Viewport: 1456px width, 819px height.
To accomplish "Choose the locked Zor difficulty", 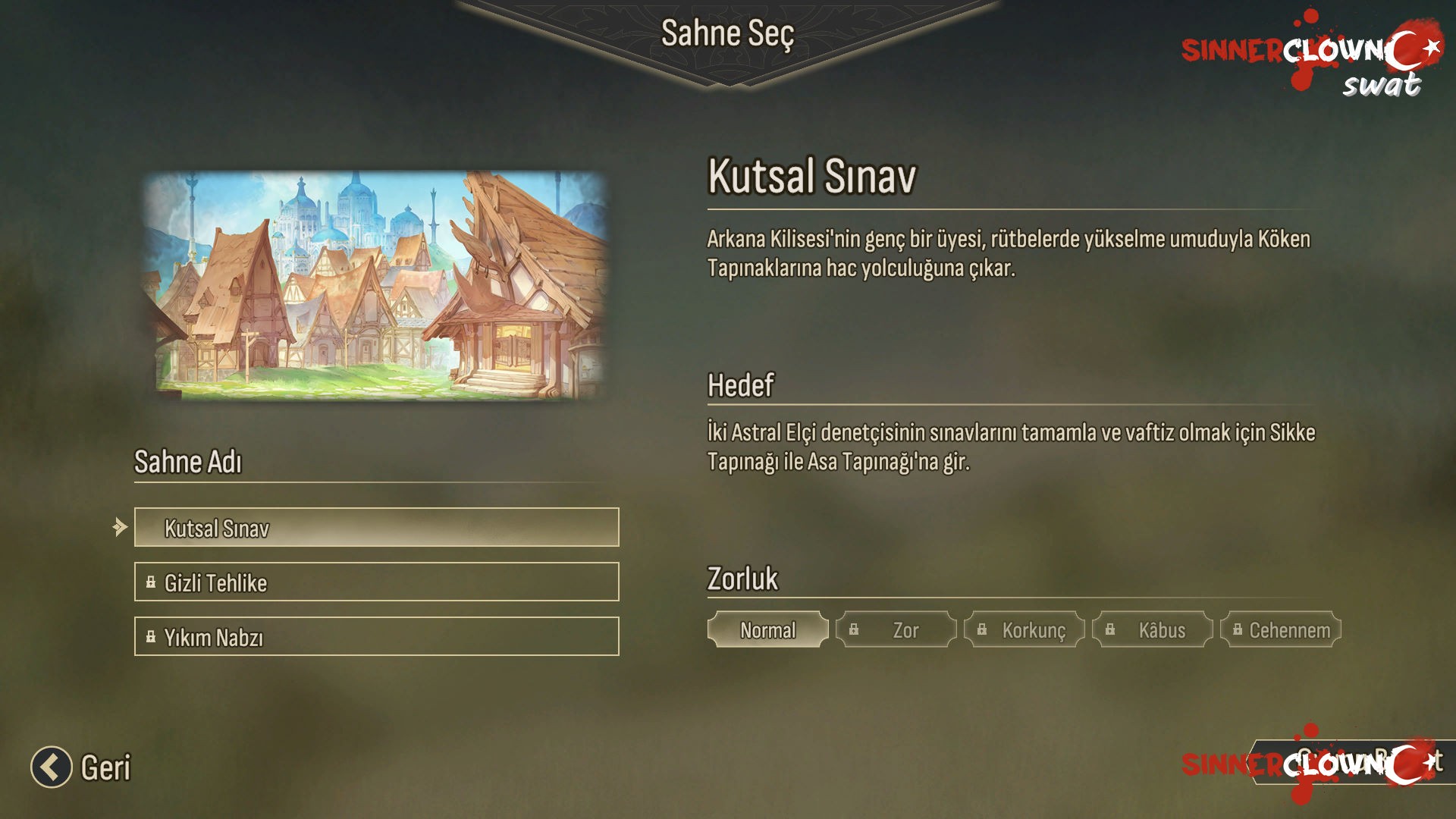I will [x=896, y=630].
